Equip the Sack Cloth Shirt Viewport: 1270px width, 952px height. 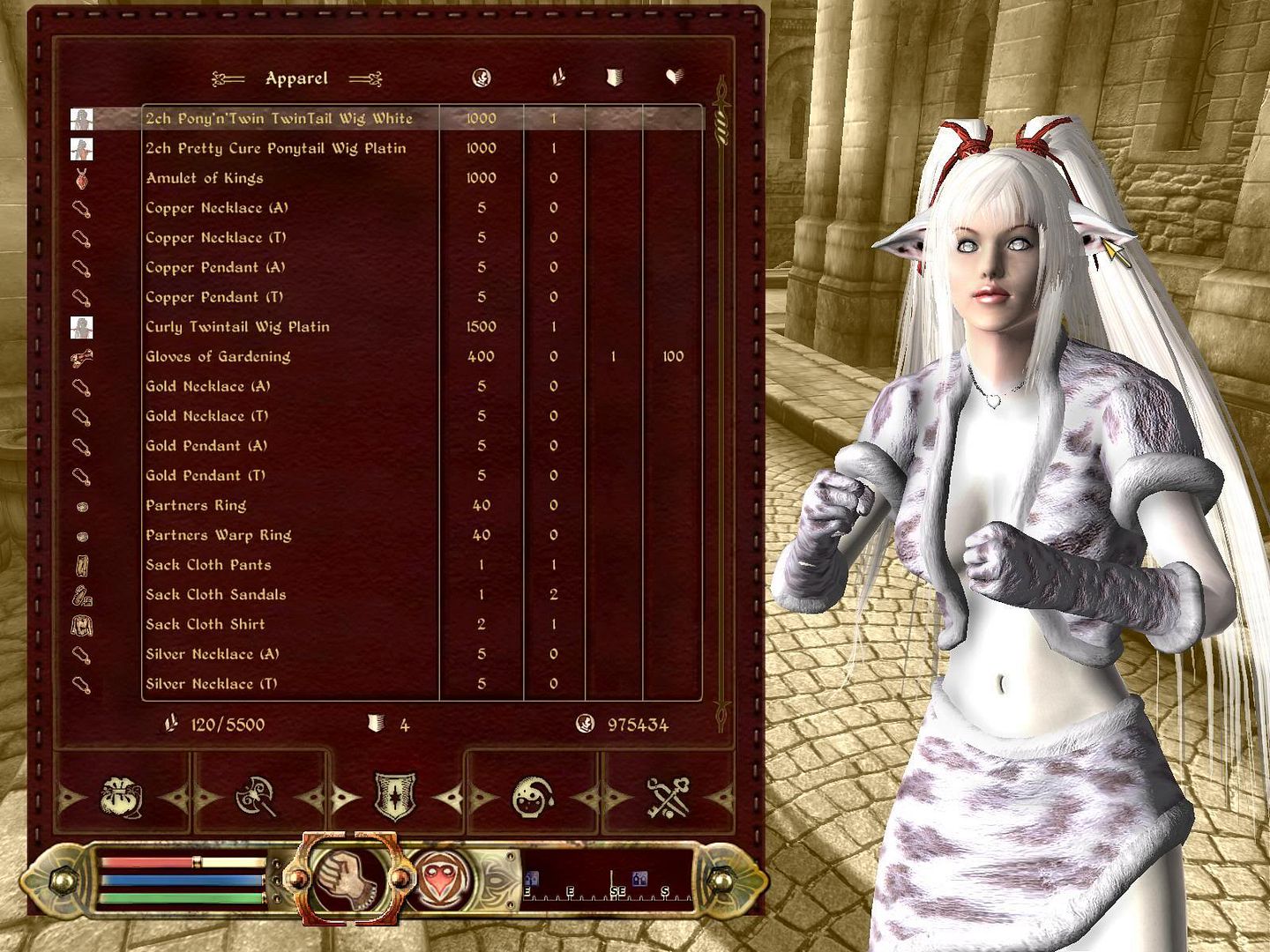pyautogui.click(x=205, y=625)
